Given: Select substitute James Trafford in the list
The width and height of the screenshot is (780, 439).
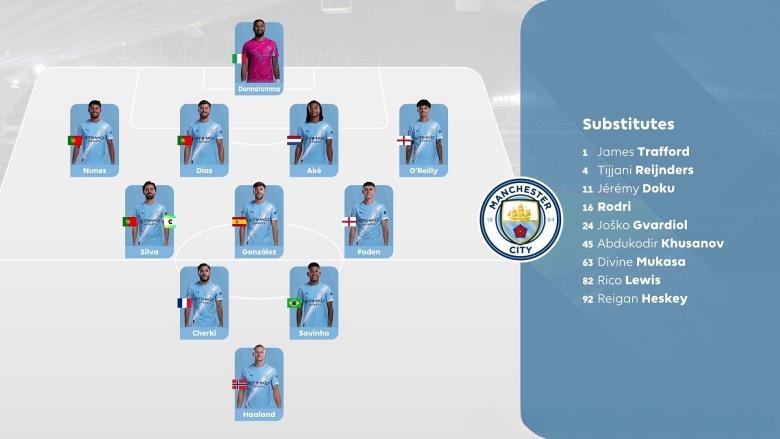Looking at the screenshot, I should [x=645, y=152].
